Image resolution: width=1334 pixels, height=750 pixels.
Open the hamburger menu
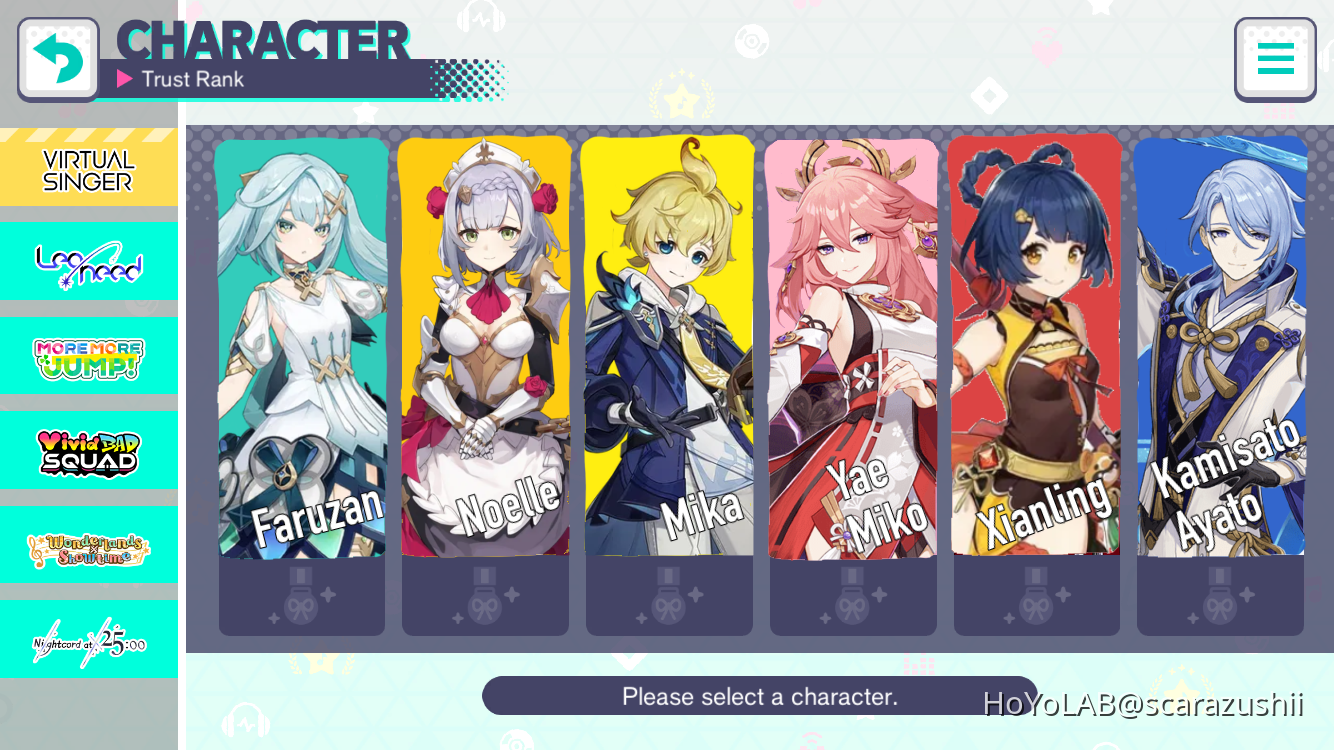point(1275,58)
